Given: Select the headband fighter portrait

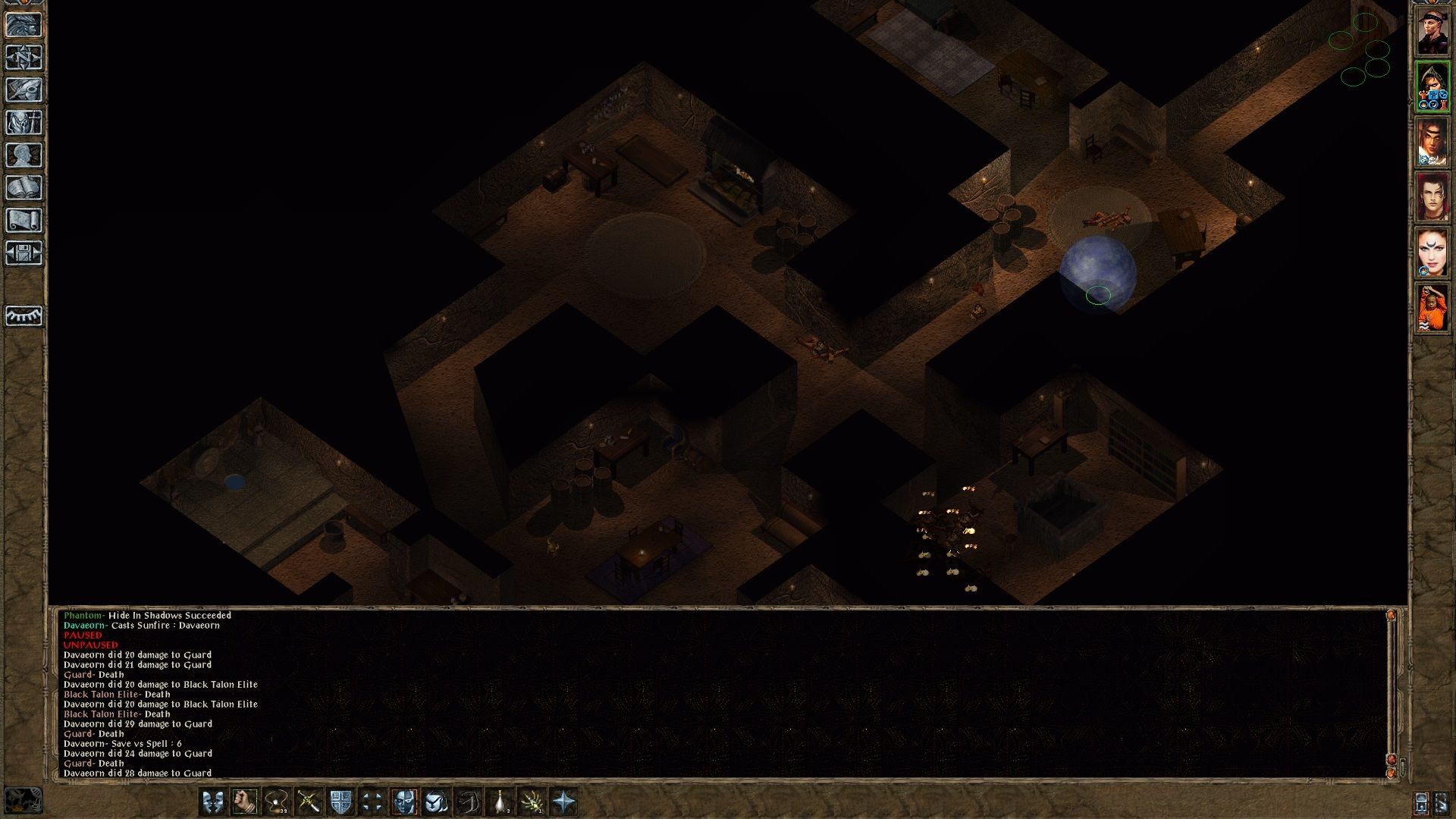Looking at the screenshot, I should (x=1432, y=31).
